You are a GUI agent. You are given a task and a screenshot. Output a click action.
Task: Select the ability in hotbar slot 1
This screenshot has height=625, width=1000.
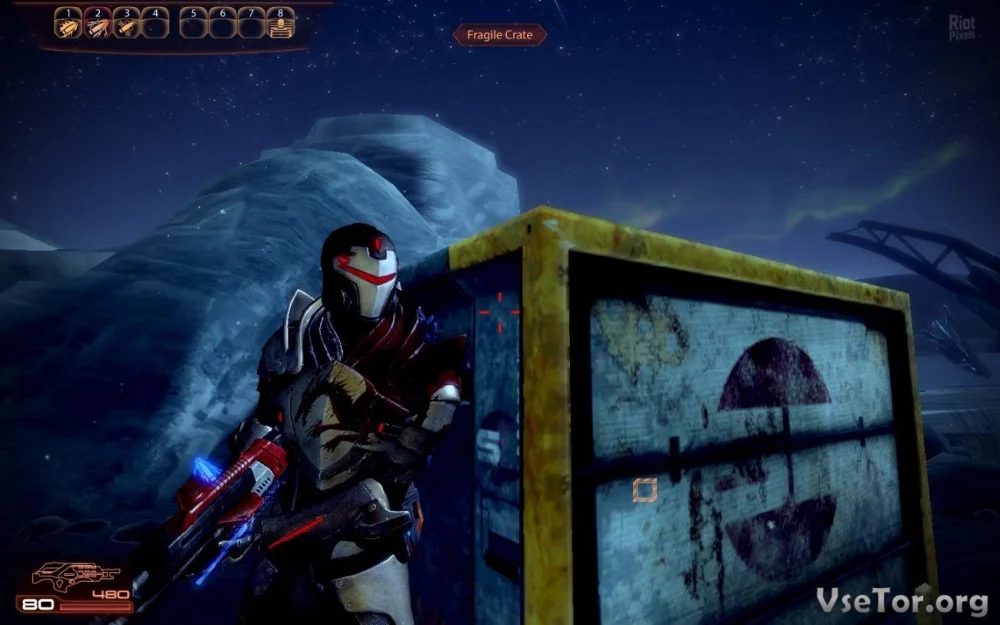[67, 26]
